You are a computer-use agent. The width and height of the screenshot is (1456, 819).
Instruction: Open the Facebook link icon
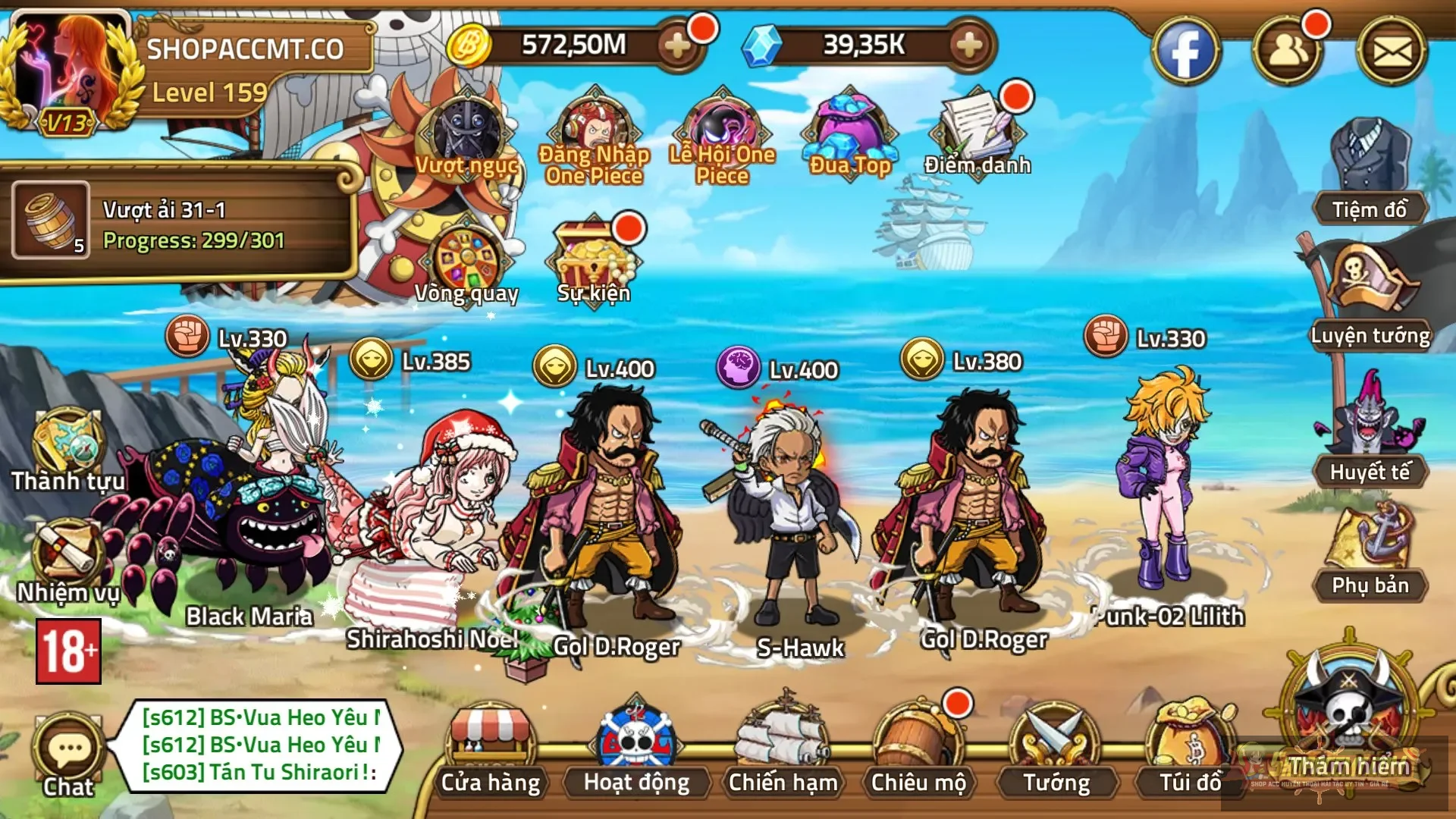point(1185,52)
